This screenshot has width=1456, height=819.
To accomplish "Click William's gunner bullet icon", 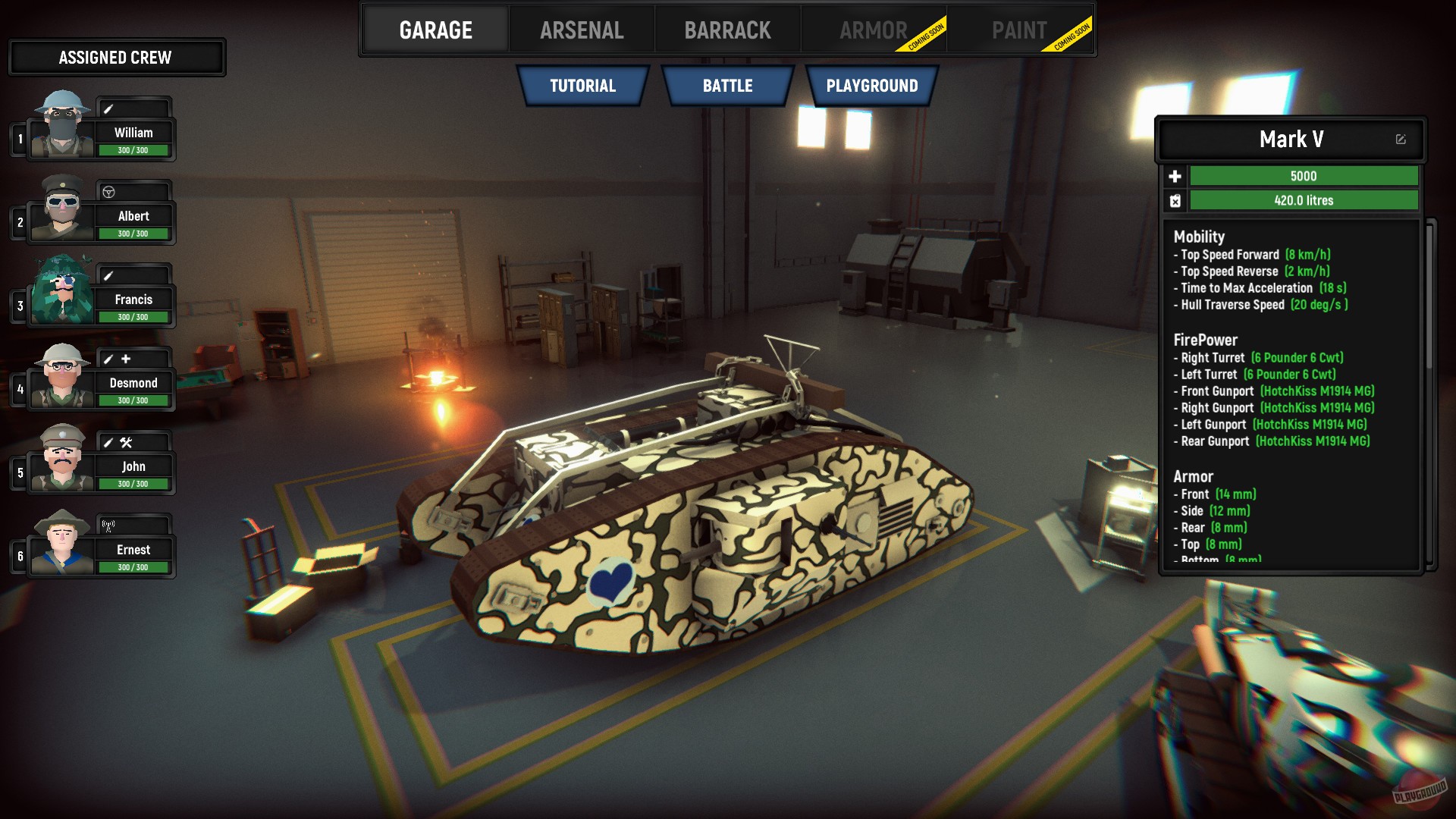I will point(108,109).
